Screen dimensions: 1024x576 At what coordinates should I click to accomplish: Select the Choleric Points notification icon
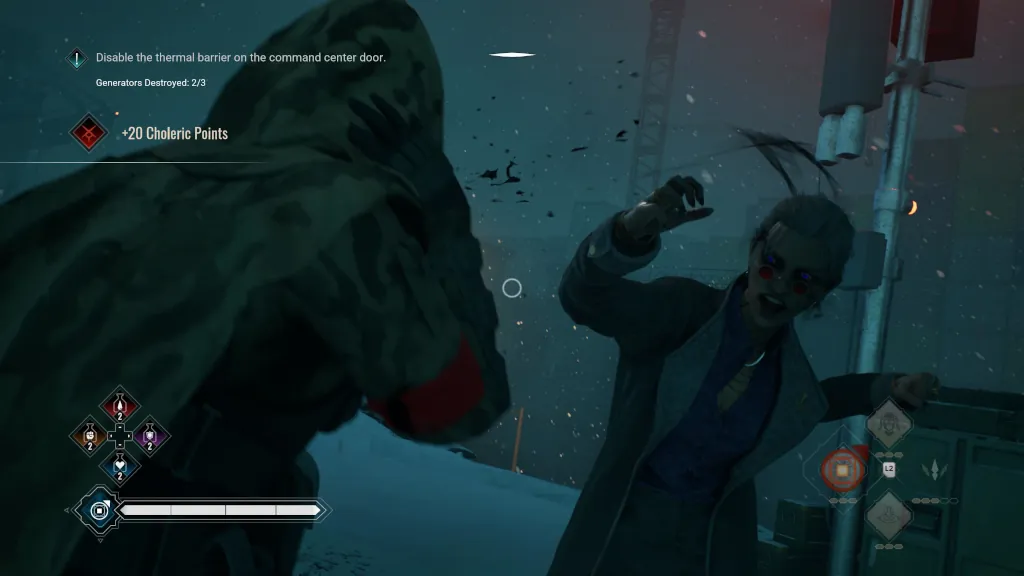(x=88, y=133)
